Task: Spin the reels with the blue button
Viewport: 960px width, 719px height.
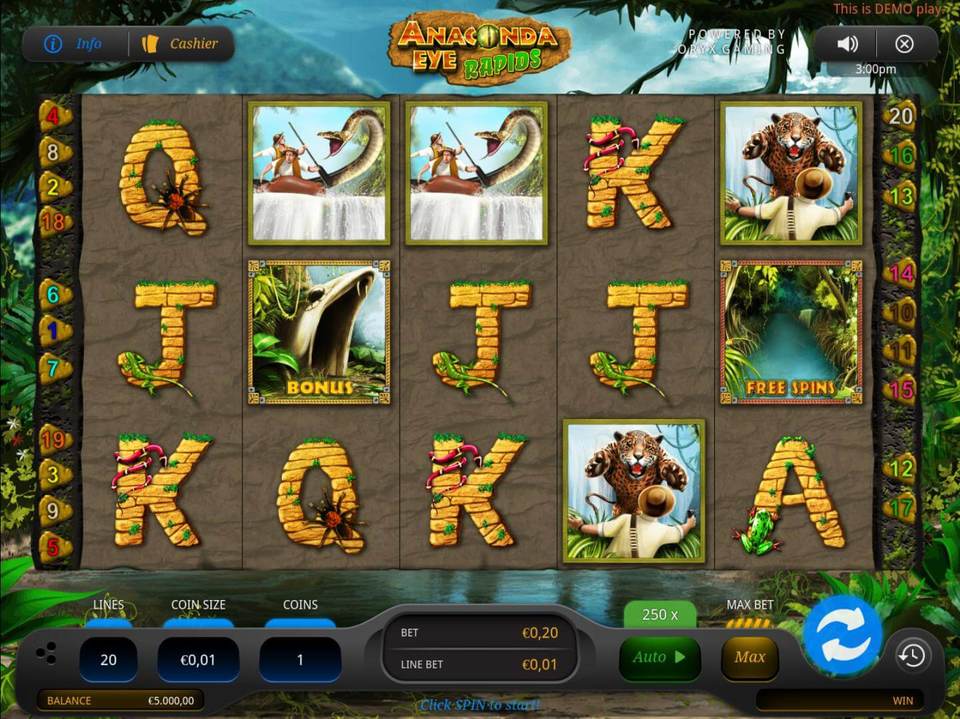Action: coord(842,637)
